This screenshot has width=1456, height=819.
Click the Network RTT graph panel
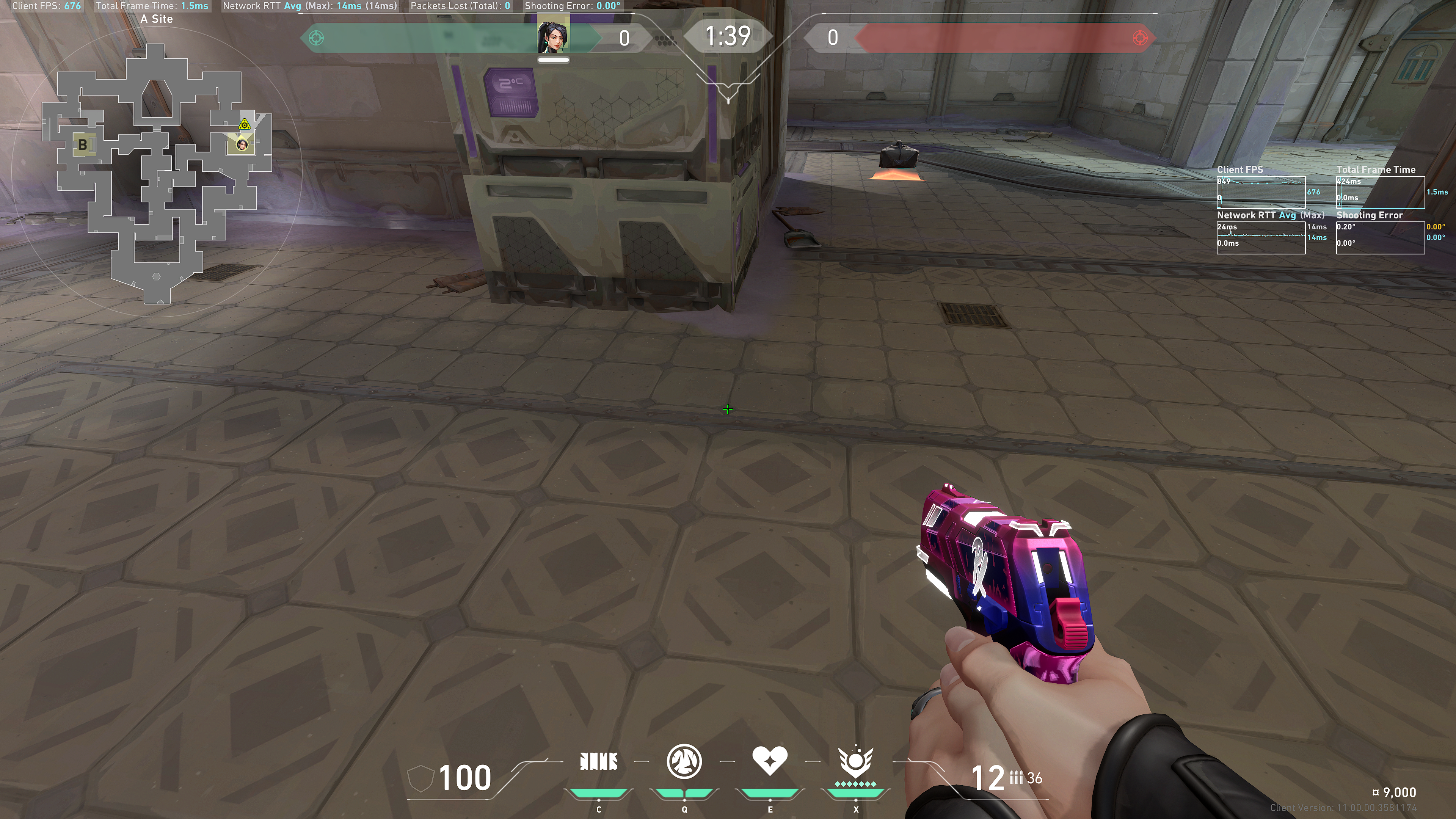[1260, 237]
